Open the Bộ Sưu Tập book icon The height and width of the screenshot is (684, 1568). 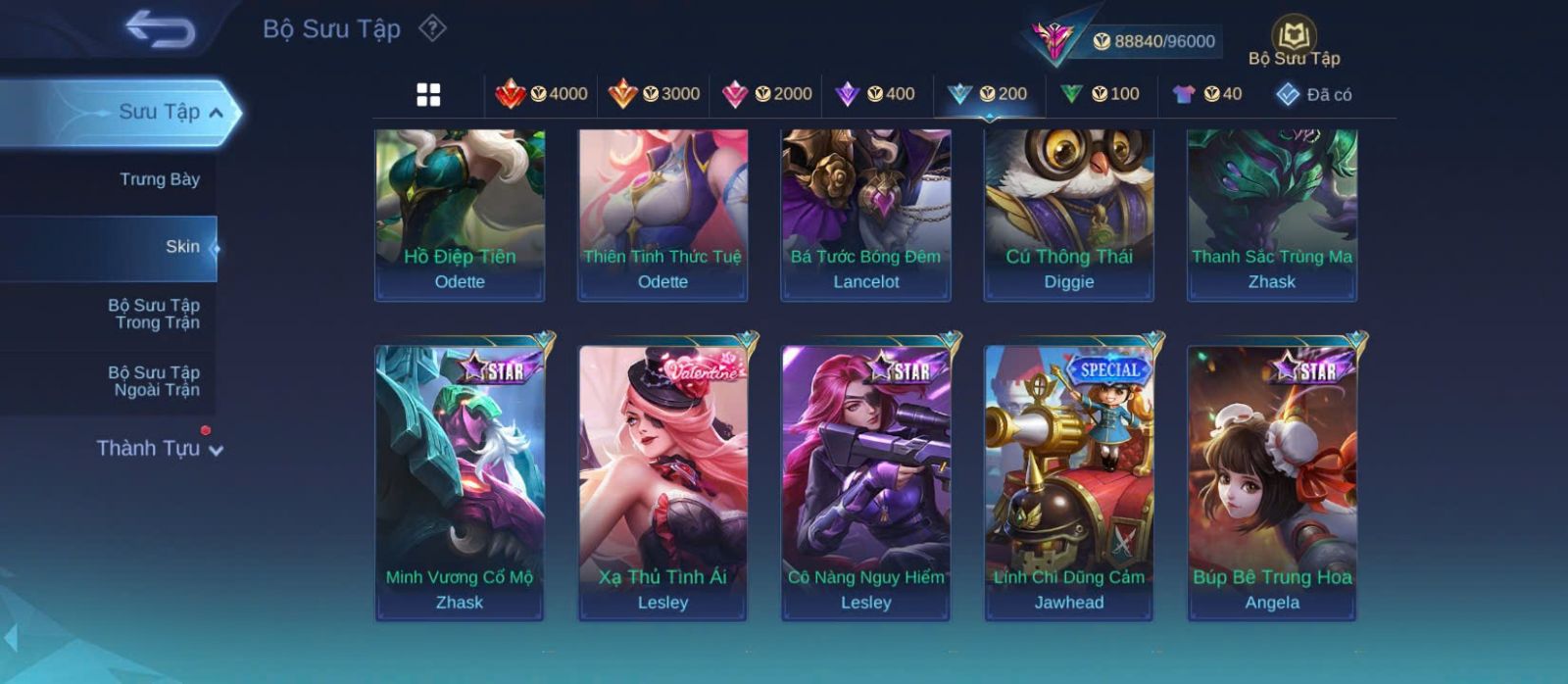point(1294,42)
